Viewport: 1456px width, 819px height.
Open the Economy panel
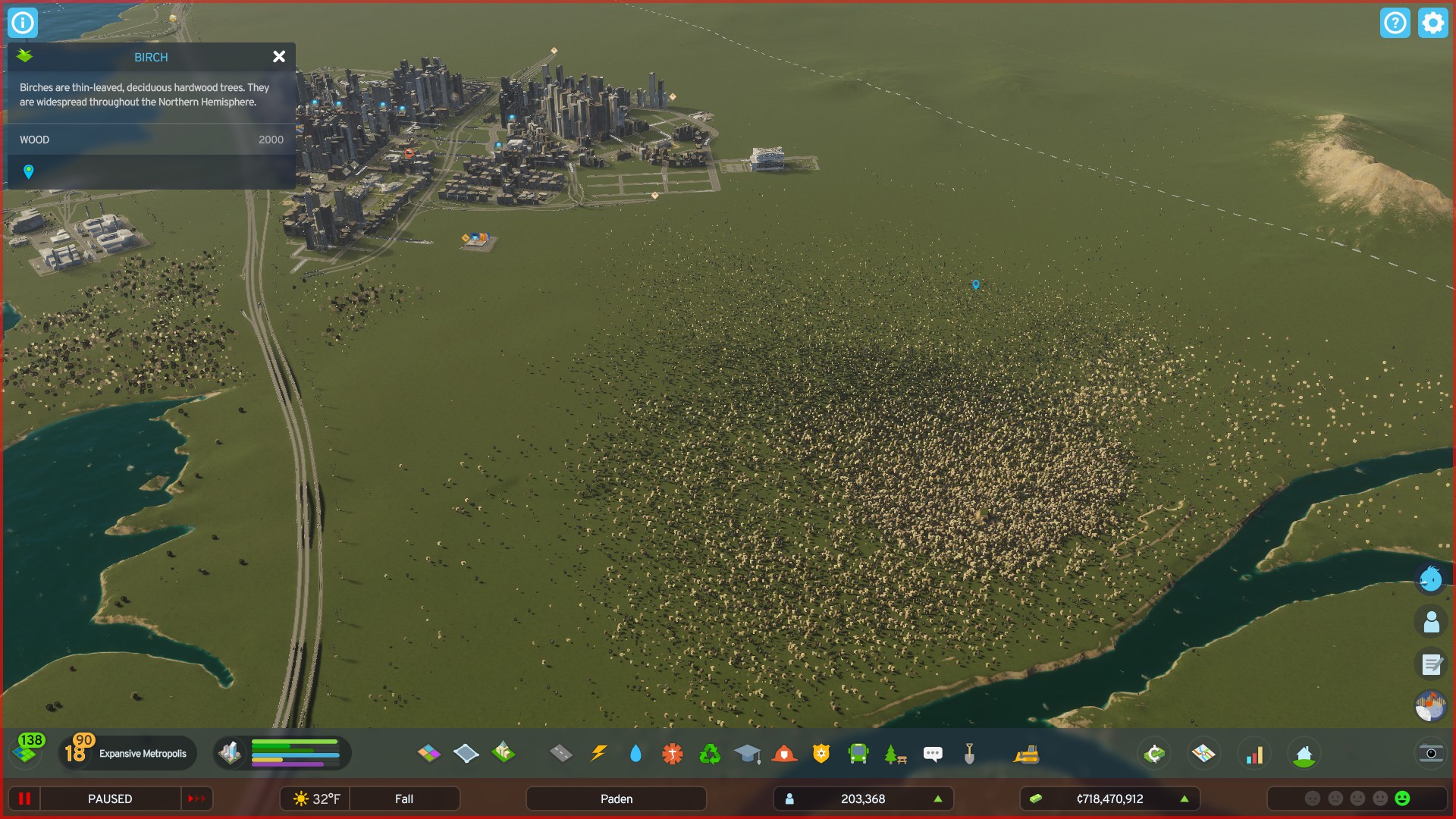pyautogui.click(x=1153, y=752)
